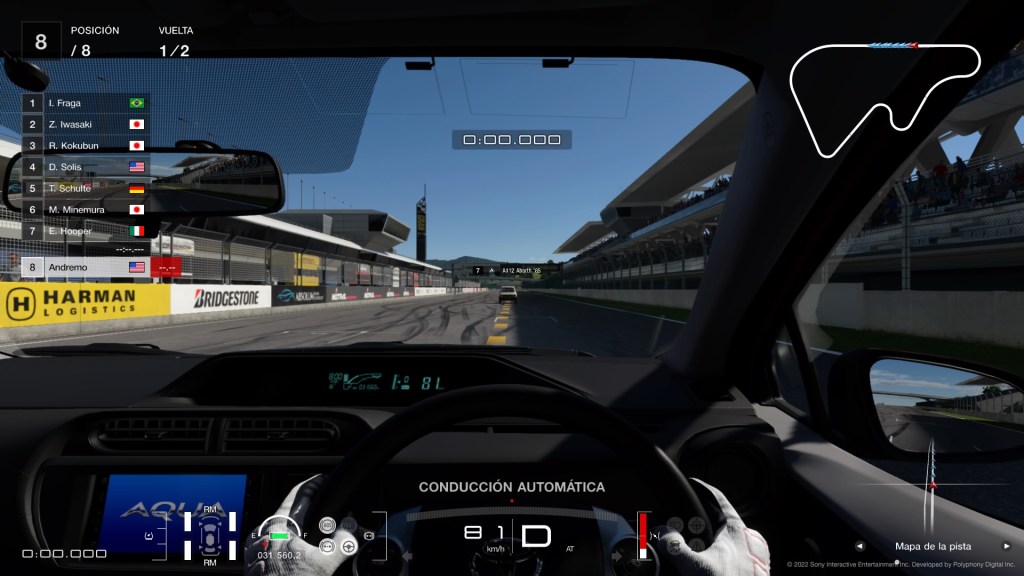
Task: Click the left arrow beside Mapa de la pista
Action: point(860,546)
